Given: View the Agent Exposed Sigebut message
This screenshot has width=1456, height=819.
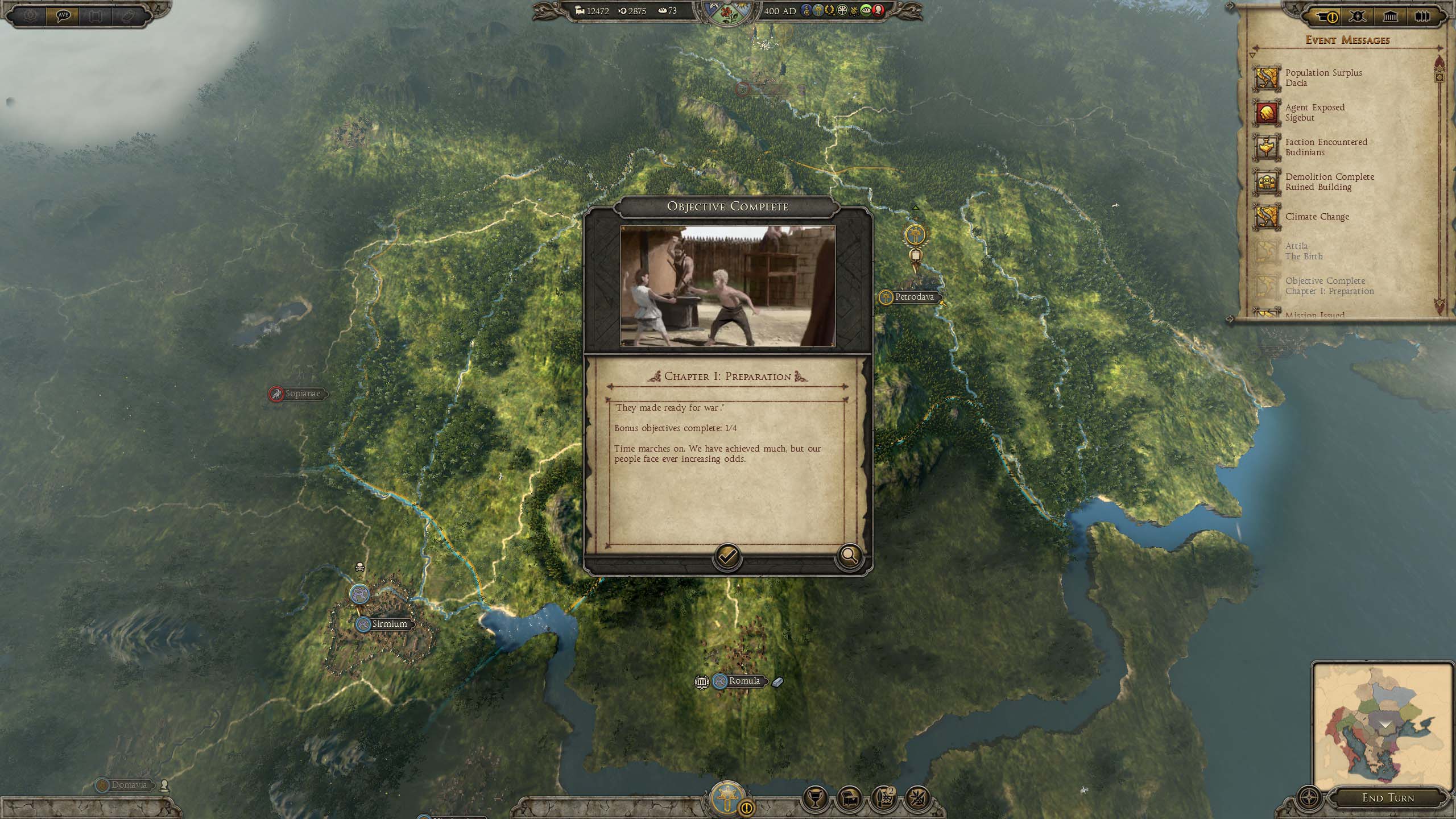Looking at the screenshot, I should (x=1314, y=113).
